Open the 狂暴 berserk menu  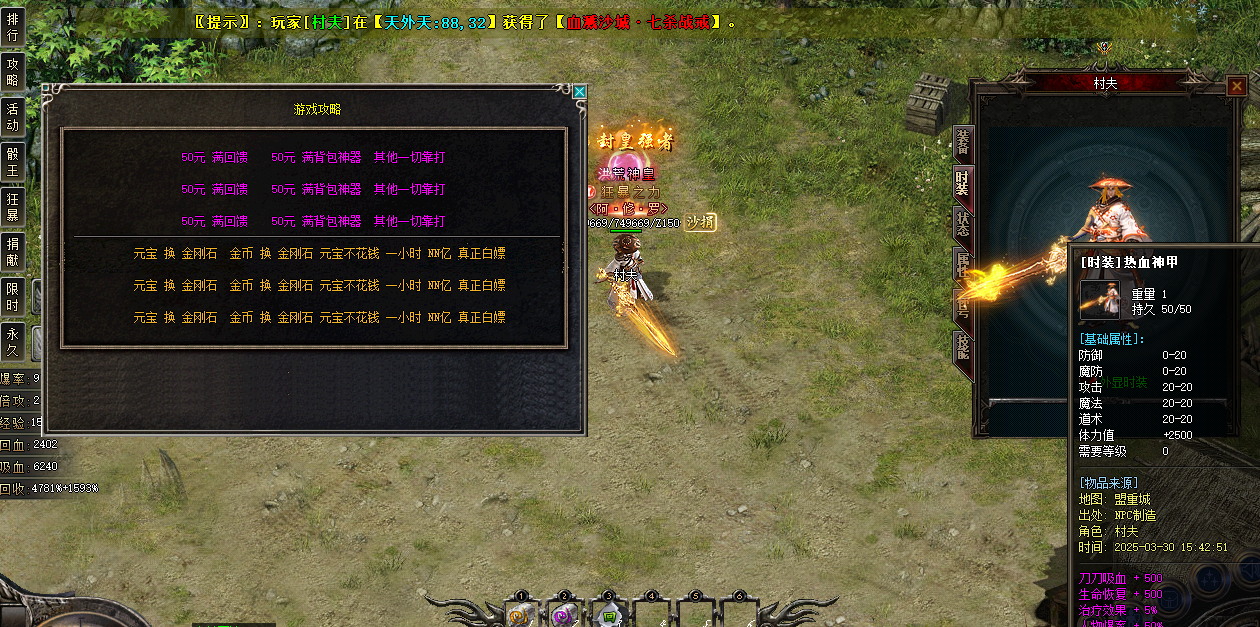[x=13, y=206]
